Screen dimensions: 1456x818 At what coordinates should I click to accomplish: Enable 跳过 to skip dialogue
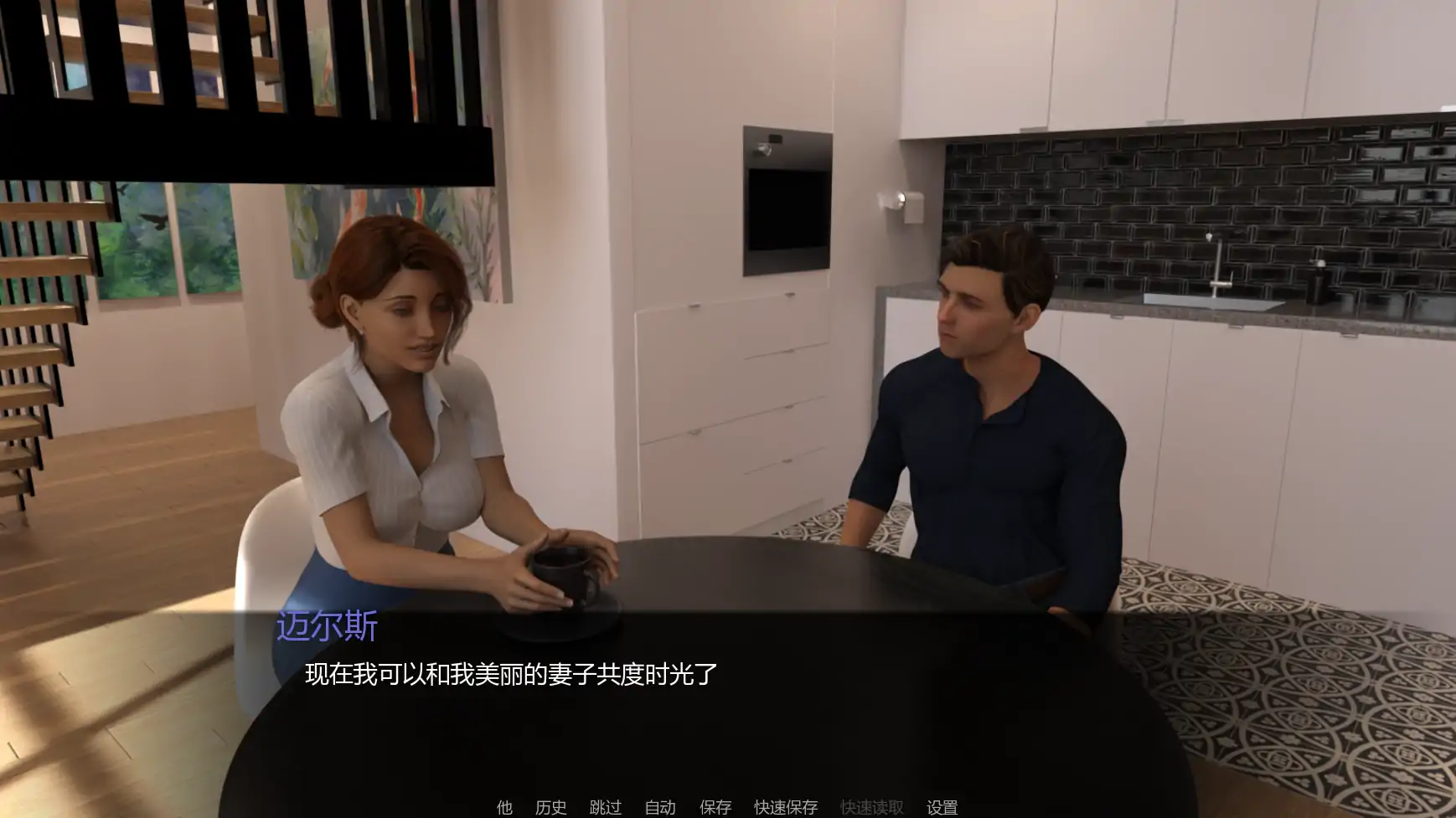point(605,808)
